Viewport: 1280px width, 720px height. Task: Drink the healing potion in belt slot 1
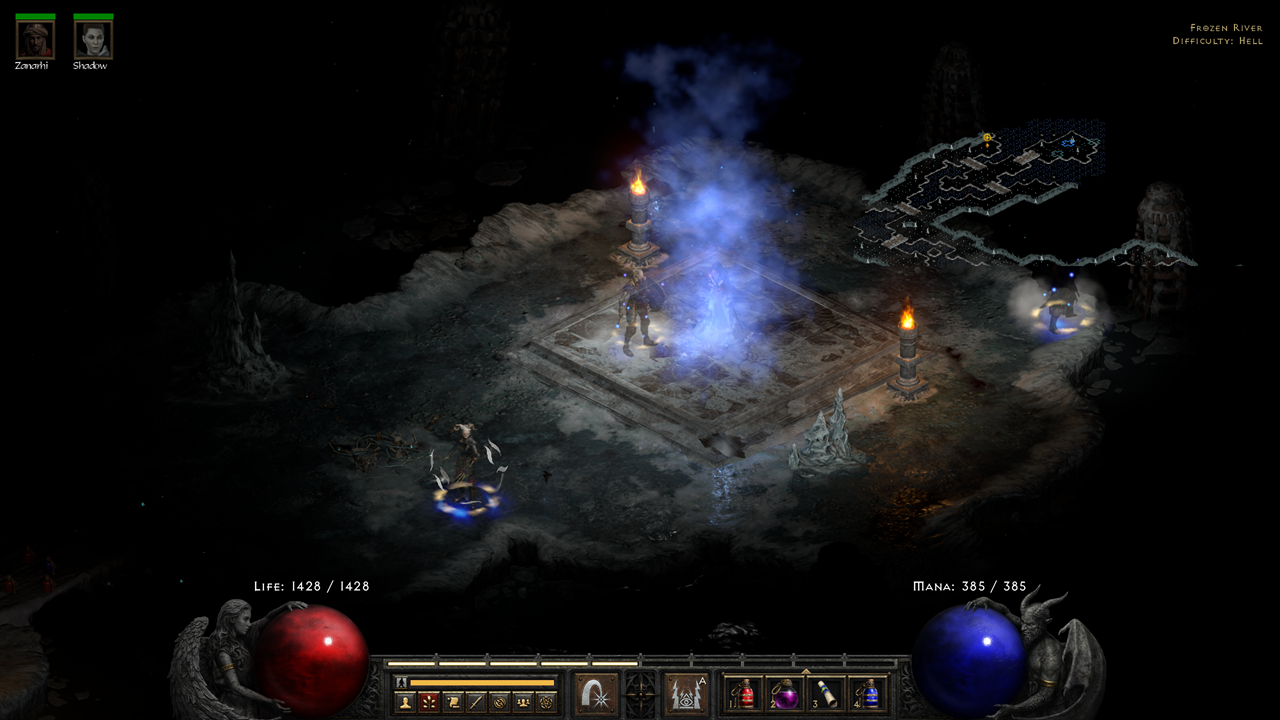pyautogui.click(x=745, y=695)
